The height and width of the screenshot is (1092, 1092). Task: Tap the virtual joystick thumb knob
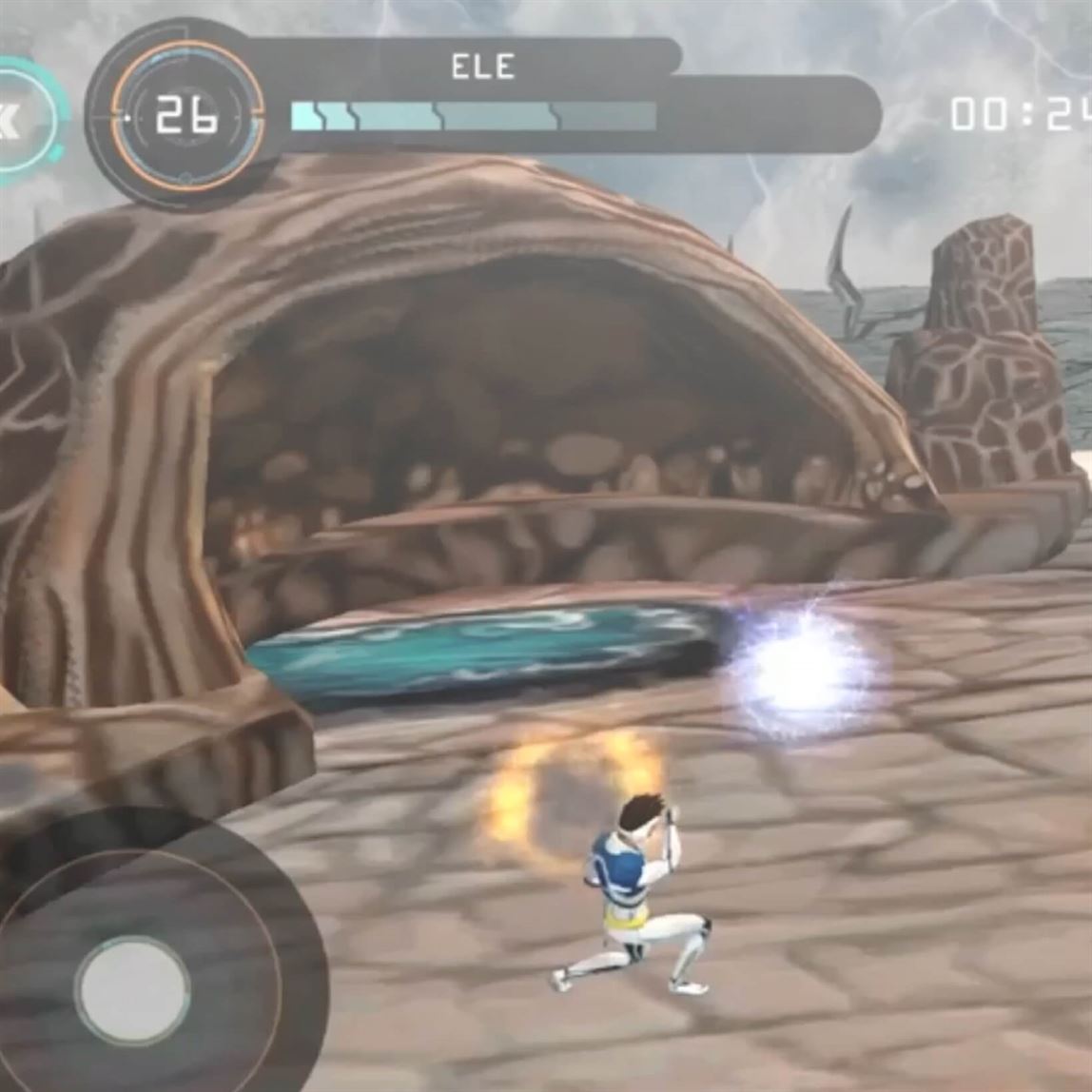pos(132,990)
